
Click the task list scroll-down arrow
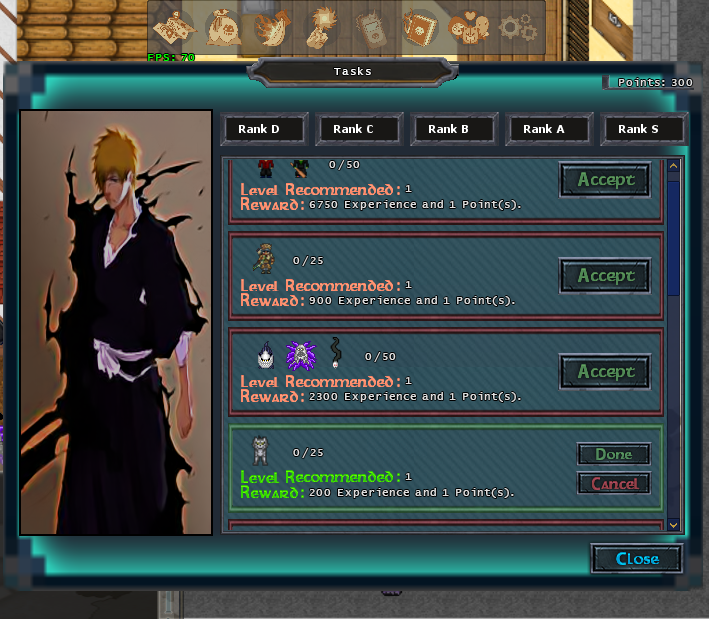pyautogui.click(x=673, y=524)
